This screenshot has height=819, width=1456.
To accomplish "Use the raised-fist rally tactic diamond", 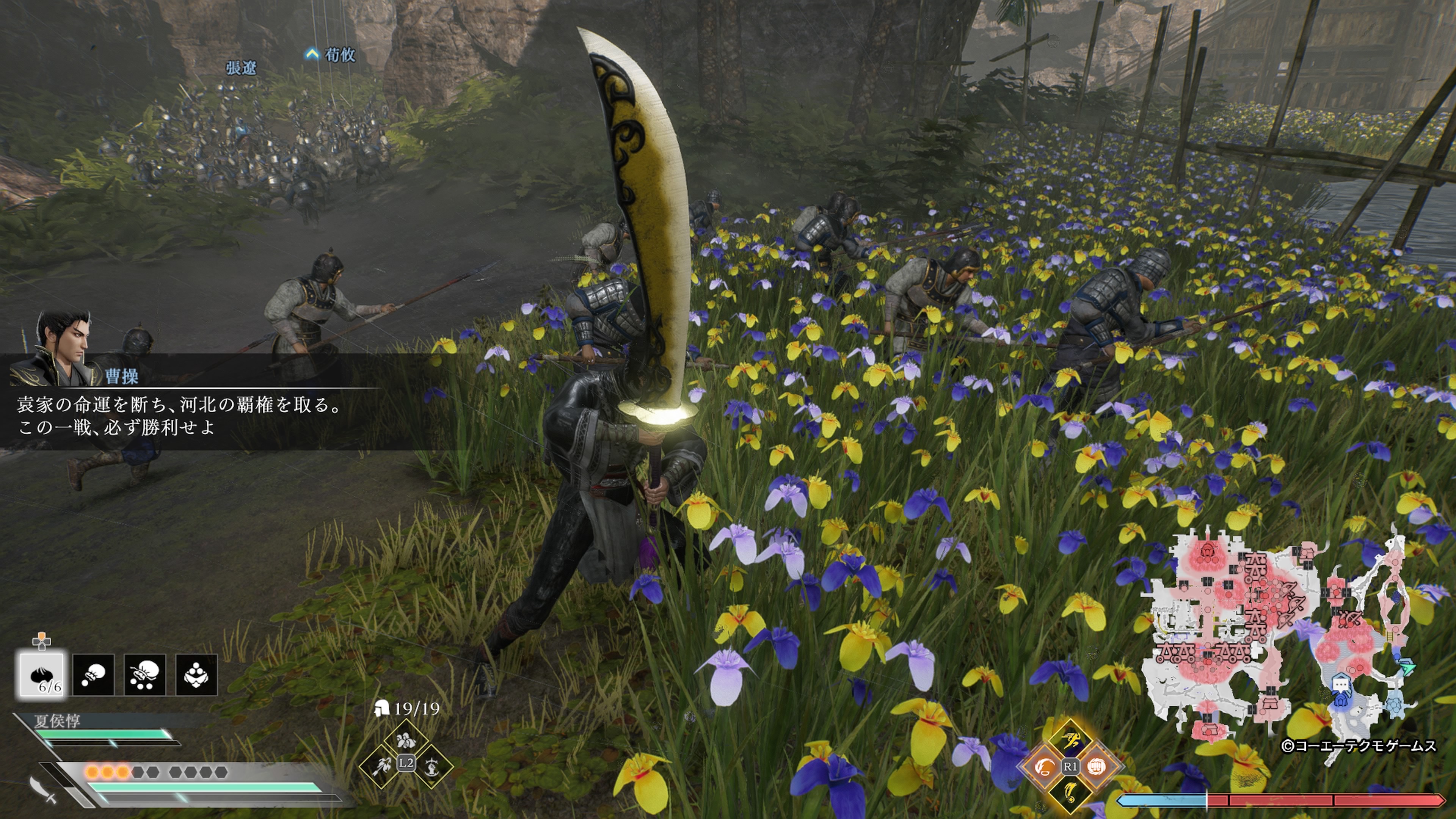I will 431,767.
